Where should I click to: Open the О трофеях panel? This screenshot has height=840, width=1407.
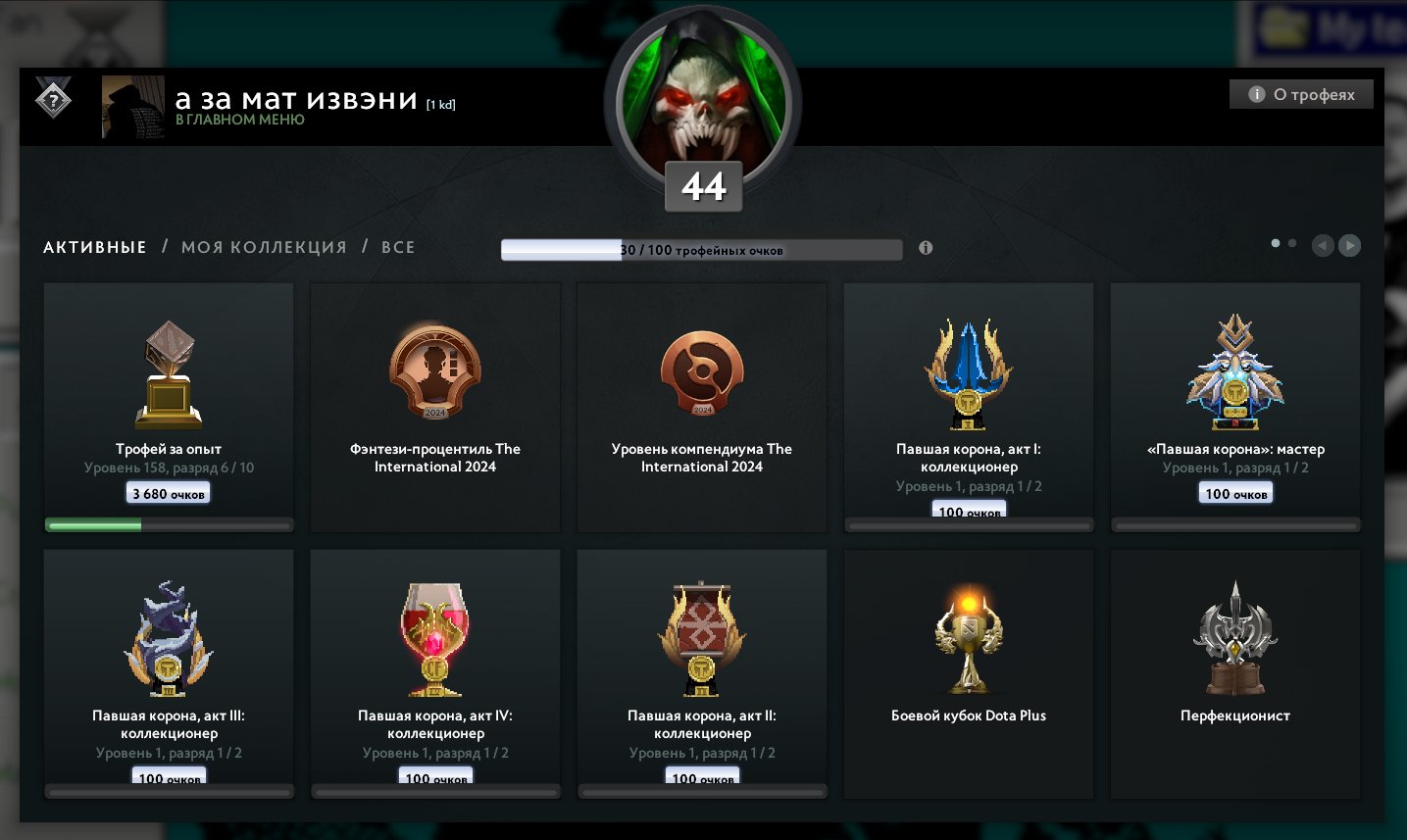[1300, 94]
